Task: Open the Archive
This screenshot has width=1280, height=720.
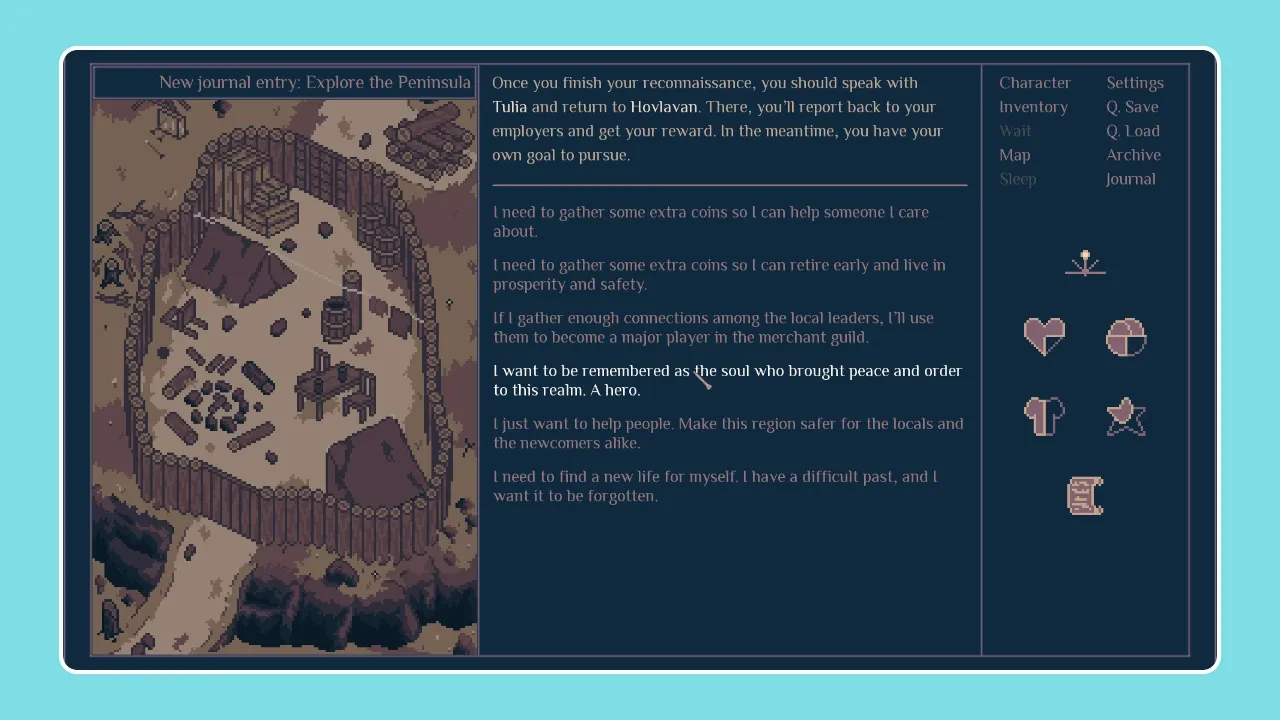Action: pos(1133,154)
